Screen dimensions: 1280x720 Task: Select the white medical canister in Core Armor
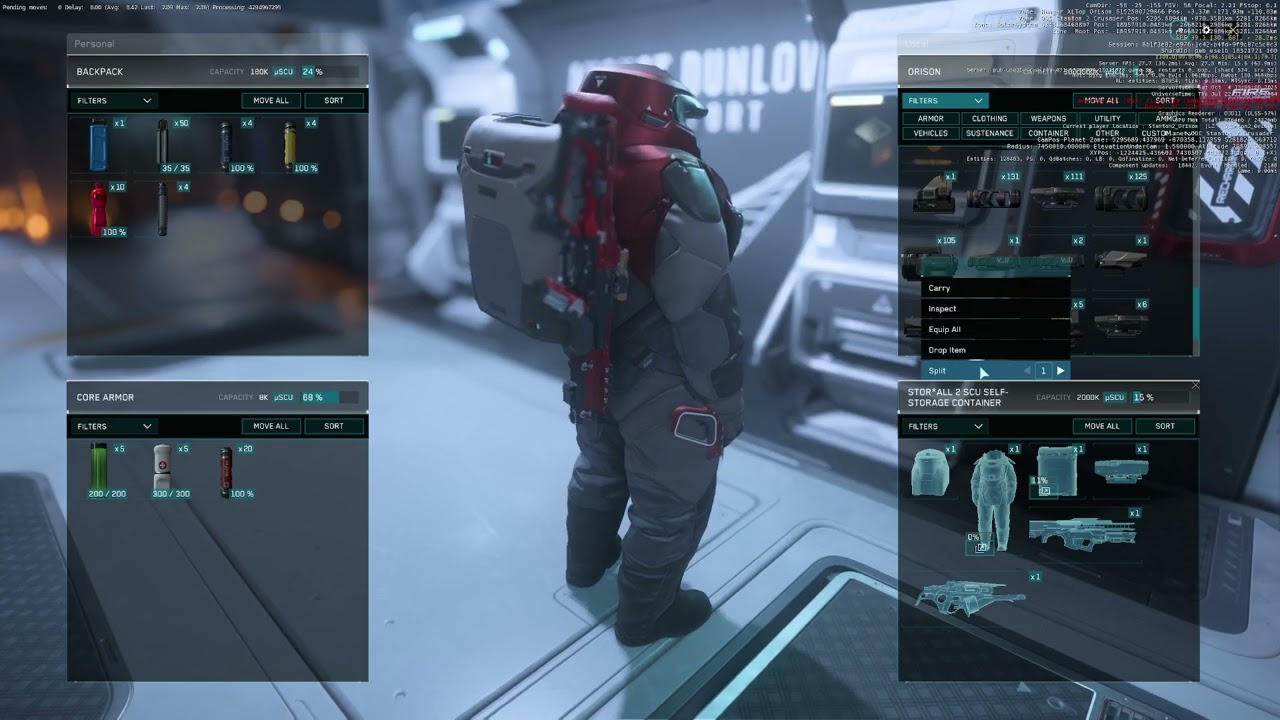click(162, 468)
